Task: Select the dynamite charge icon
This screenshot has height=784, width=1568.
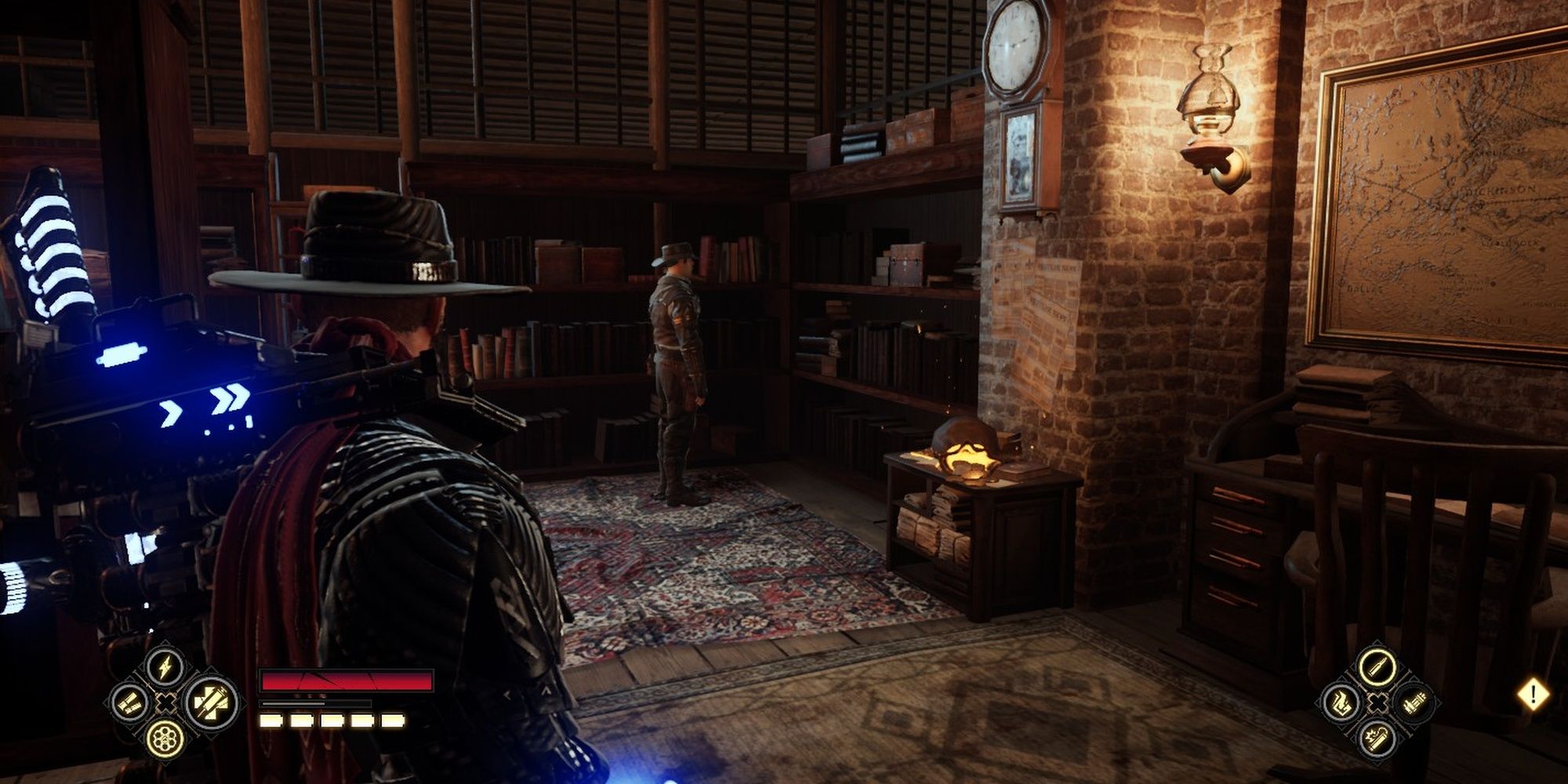Action: 1377,740
